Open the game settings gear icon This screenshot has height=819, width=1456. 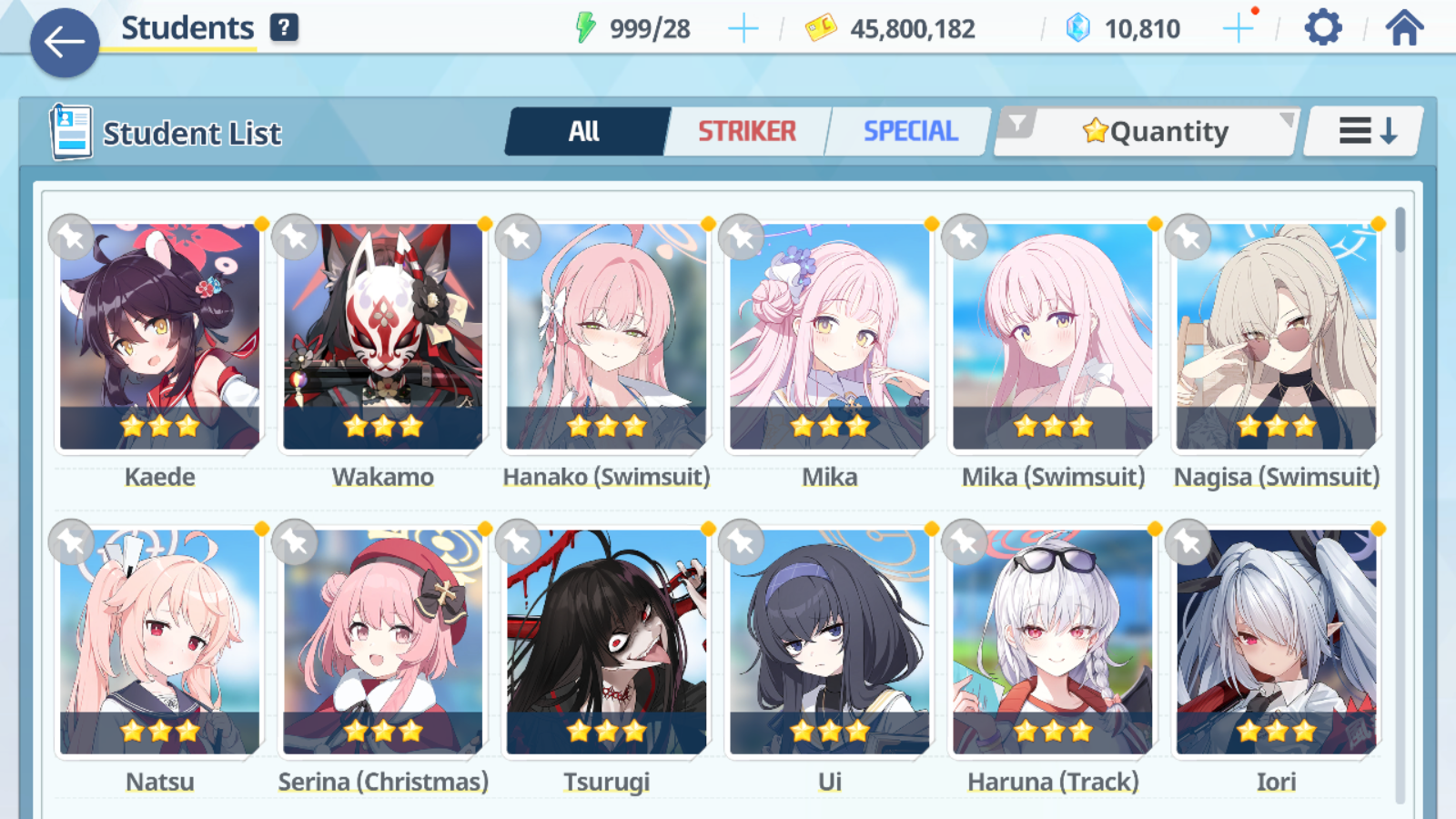1321,27
